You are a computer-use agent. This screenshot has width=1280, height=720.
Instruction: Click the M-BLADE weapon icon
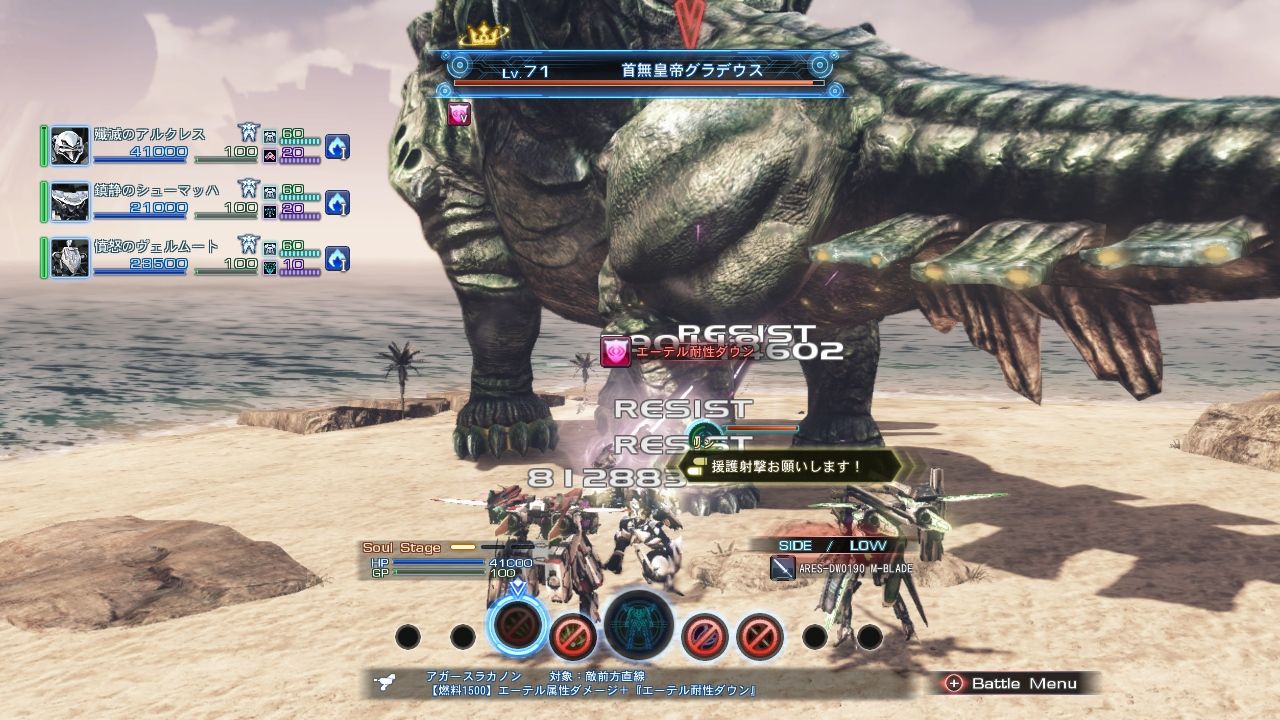click(x=783, y=569)
